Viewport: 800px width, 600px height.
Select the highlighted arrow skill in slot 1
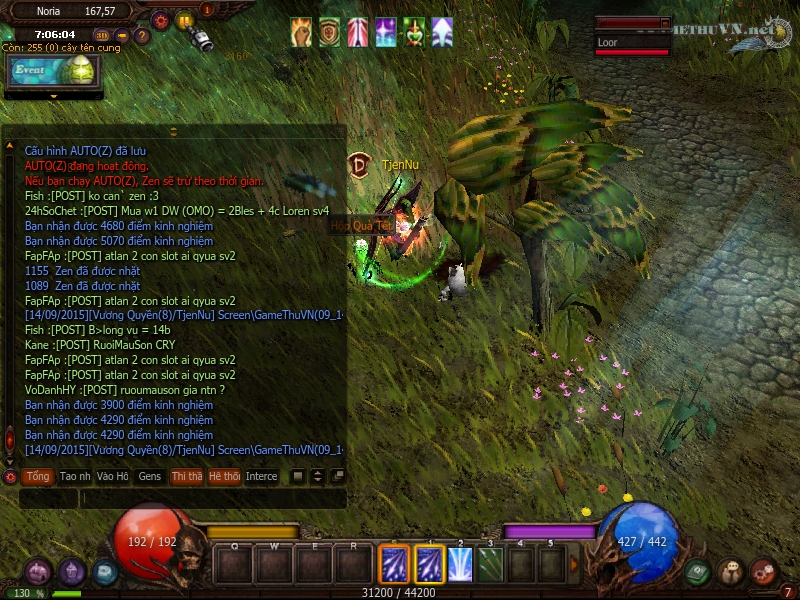pos(430,565)
